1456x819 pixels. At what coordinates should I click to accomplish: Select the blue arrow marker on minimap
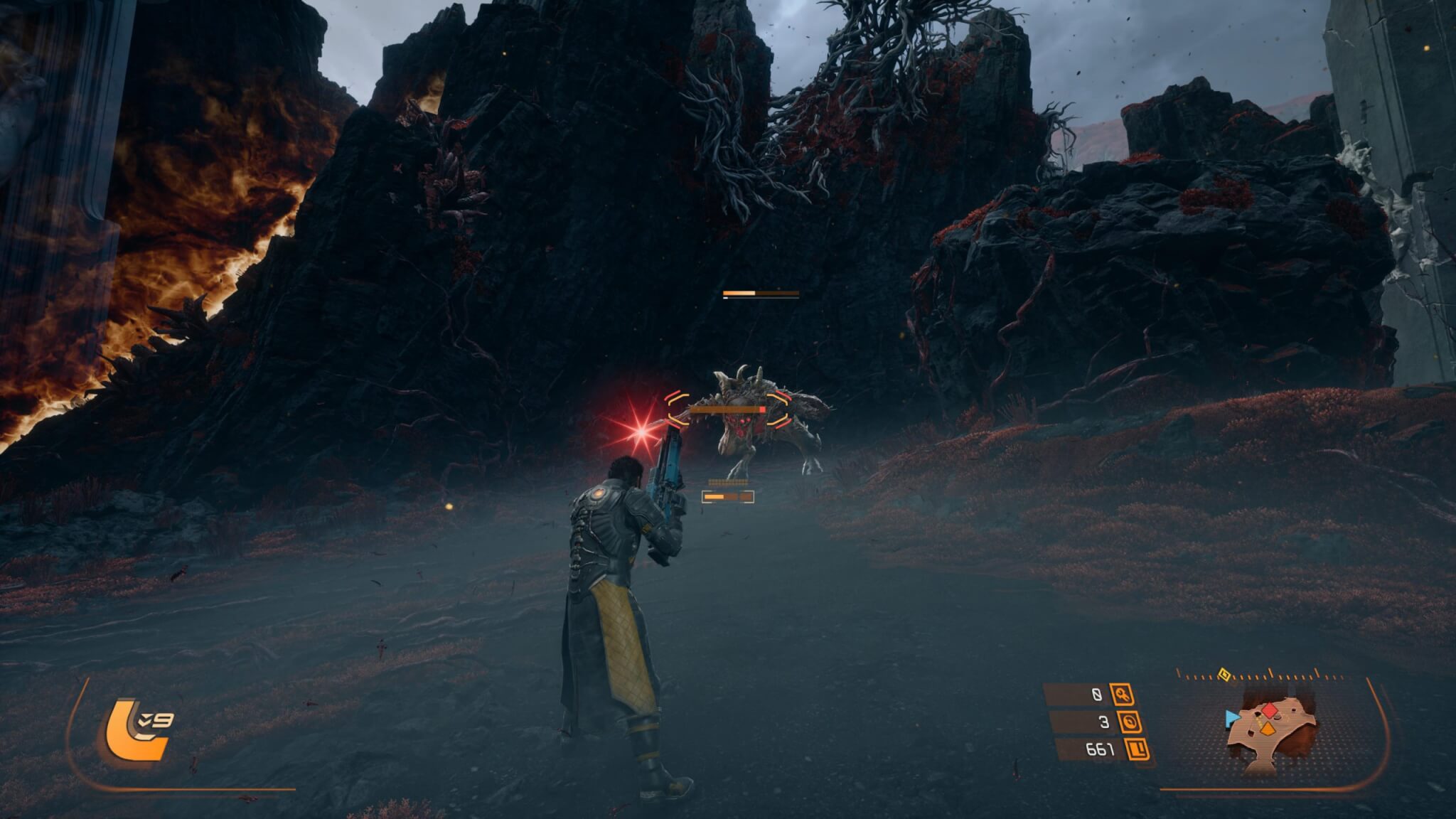pyautogui.click(x=1231, y=719)
